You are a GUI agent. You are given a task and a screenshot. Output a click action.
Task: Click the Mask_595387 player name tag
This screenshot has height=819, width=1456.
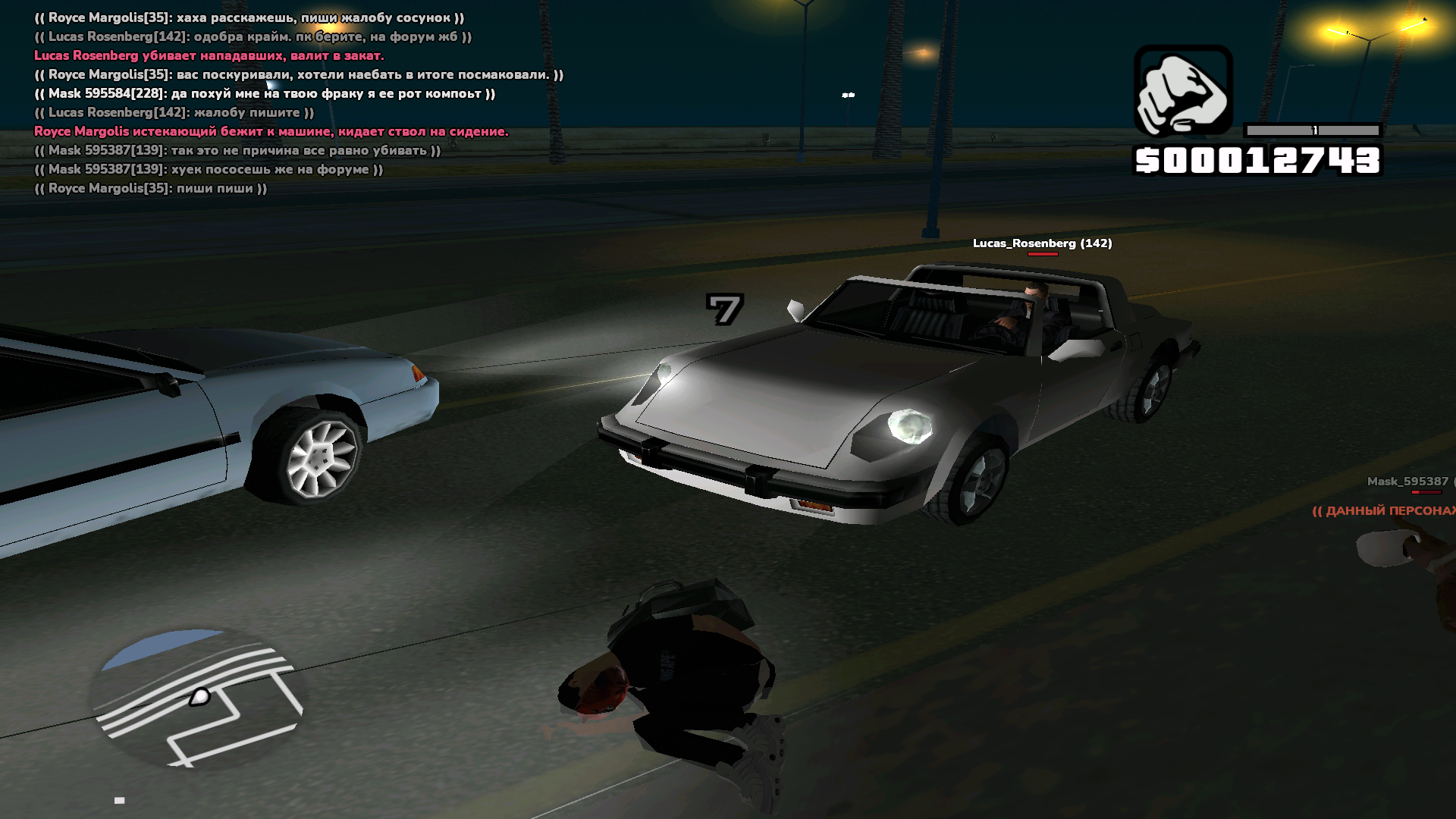point(1407,482)
